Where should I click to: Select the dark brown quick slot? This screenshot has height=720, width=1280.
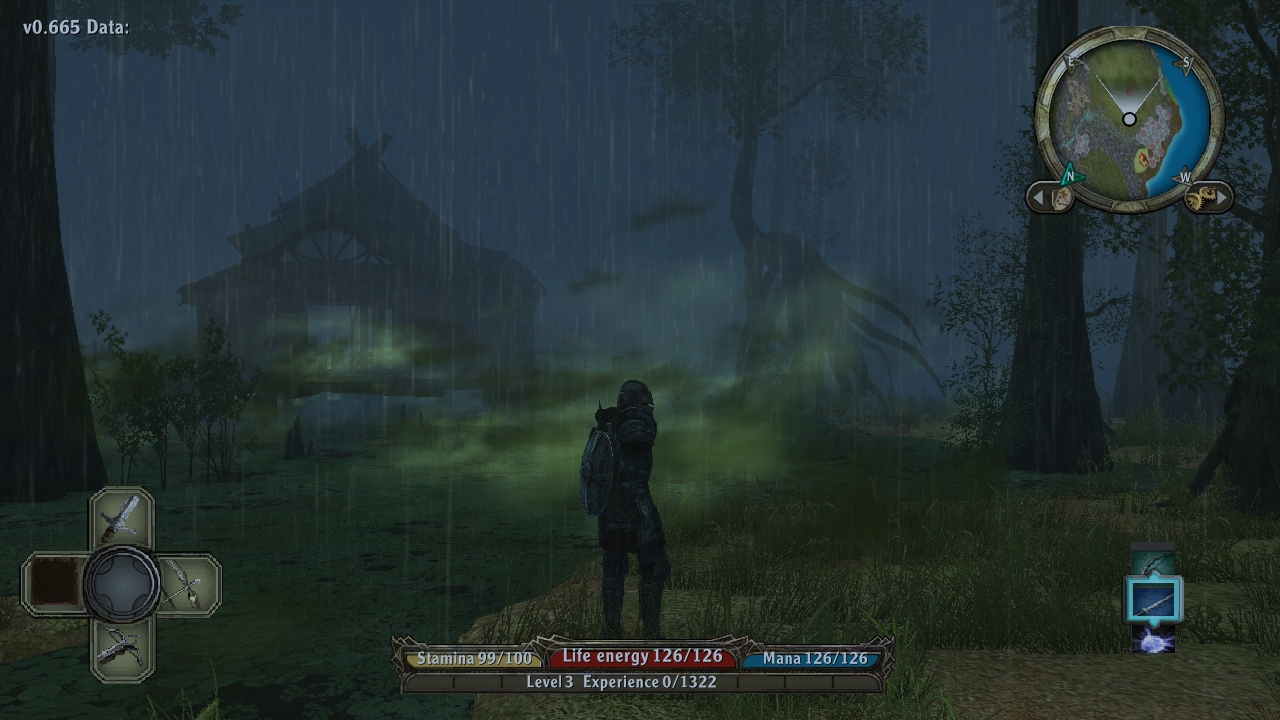(x=55, y=584)
